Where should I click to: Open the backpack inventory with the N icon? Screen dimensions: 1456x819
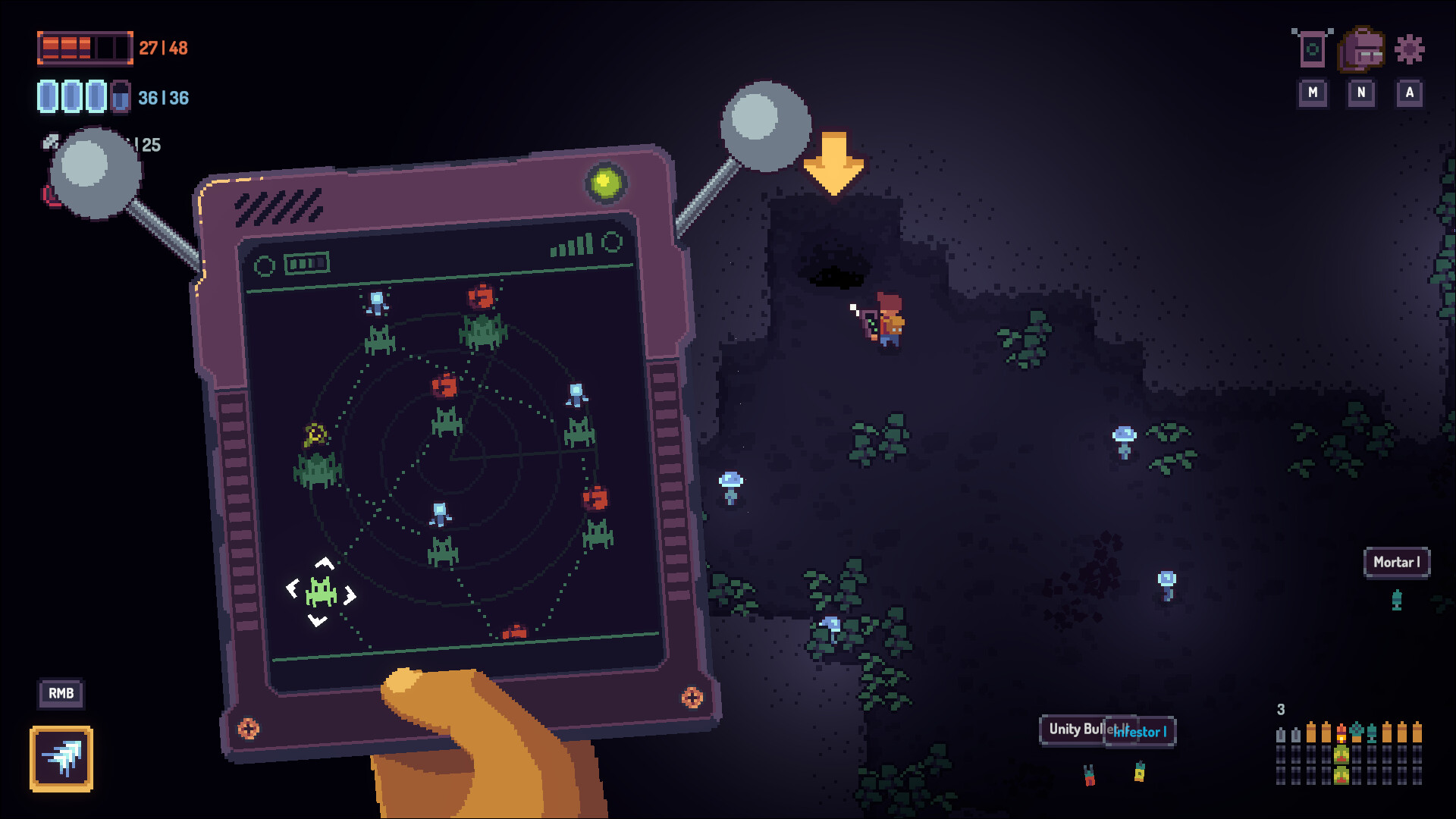click(1361, 49)
